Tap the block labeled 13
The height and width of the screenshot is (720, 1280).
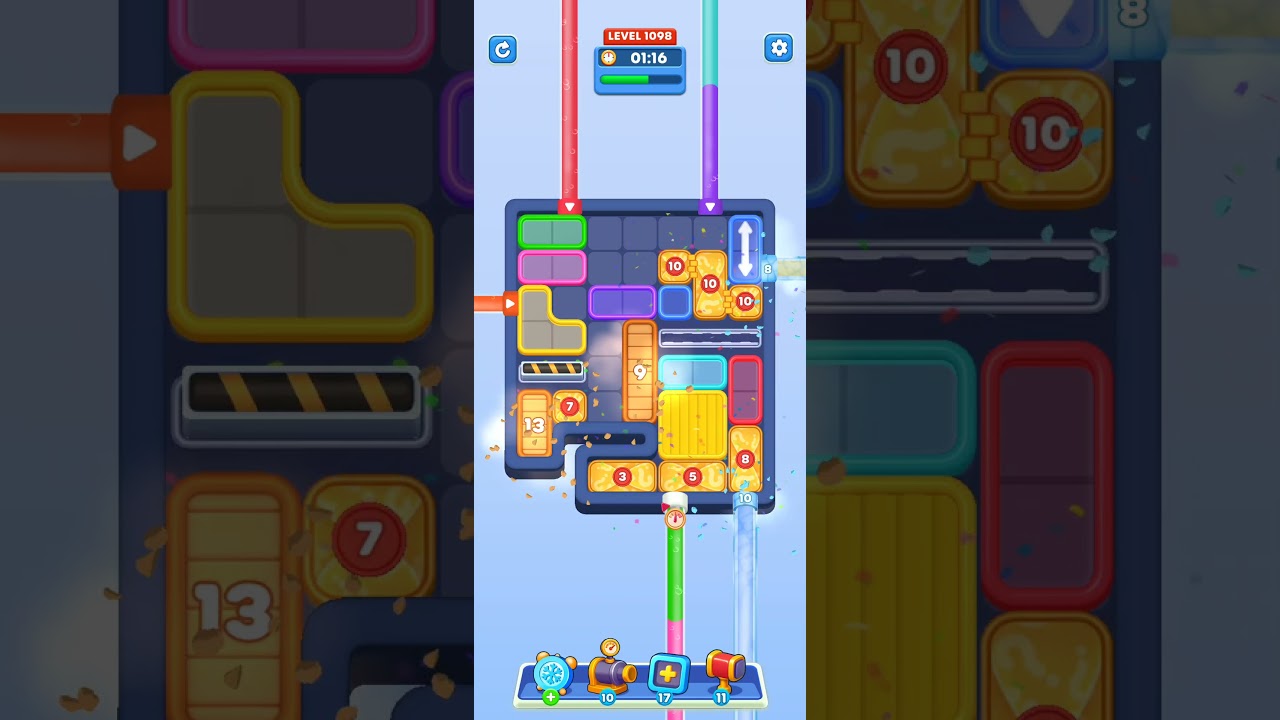tap(534, 424)
